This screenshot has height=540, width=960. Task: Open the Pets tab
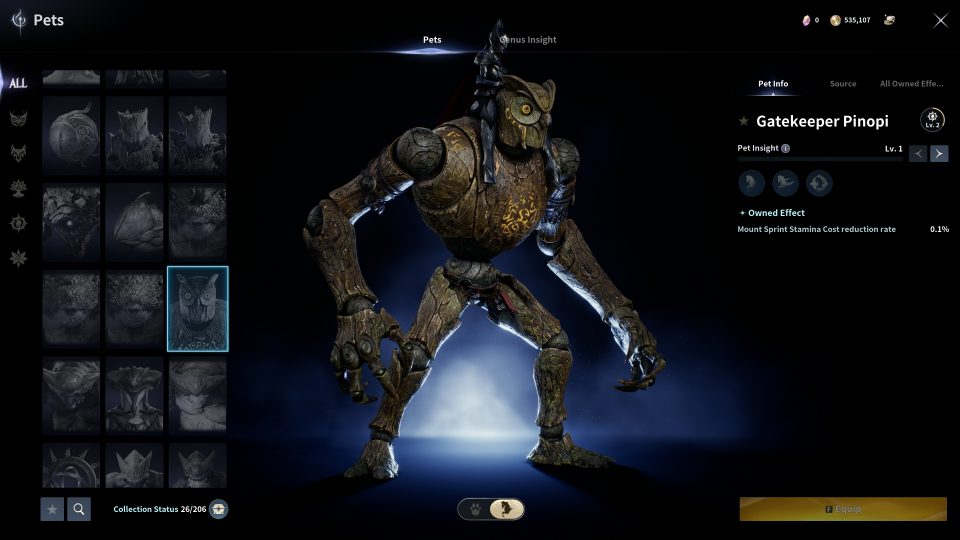(x=432, y=40)
